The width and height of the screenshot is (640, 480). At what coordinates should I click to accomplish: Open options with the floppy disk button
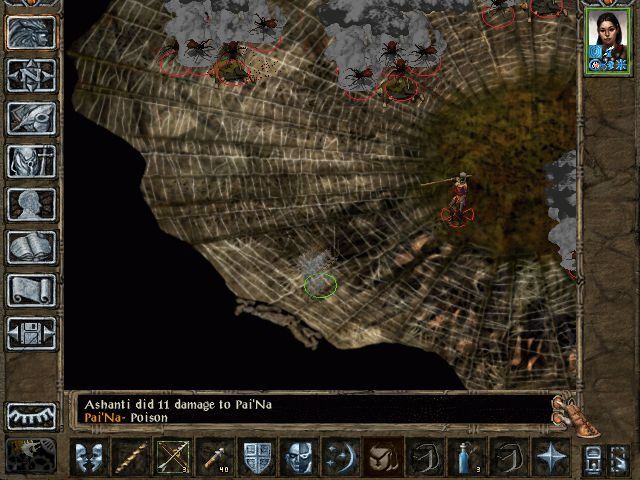click(x=31, y=333)
